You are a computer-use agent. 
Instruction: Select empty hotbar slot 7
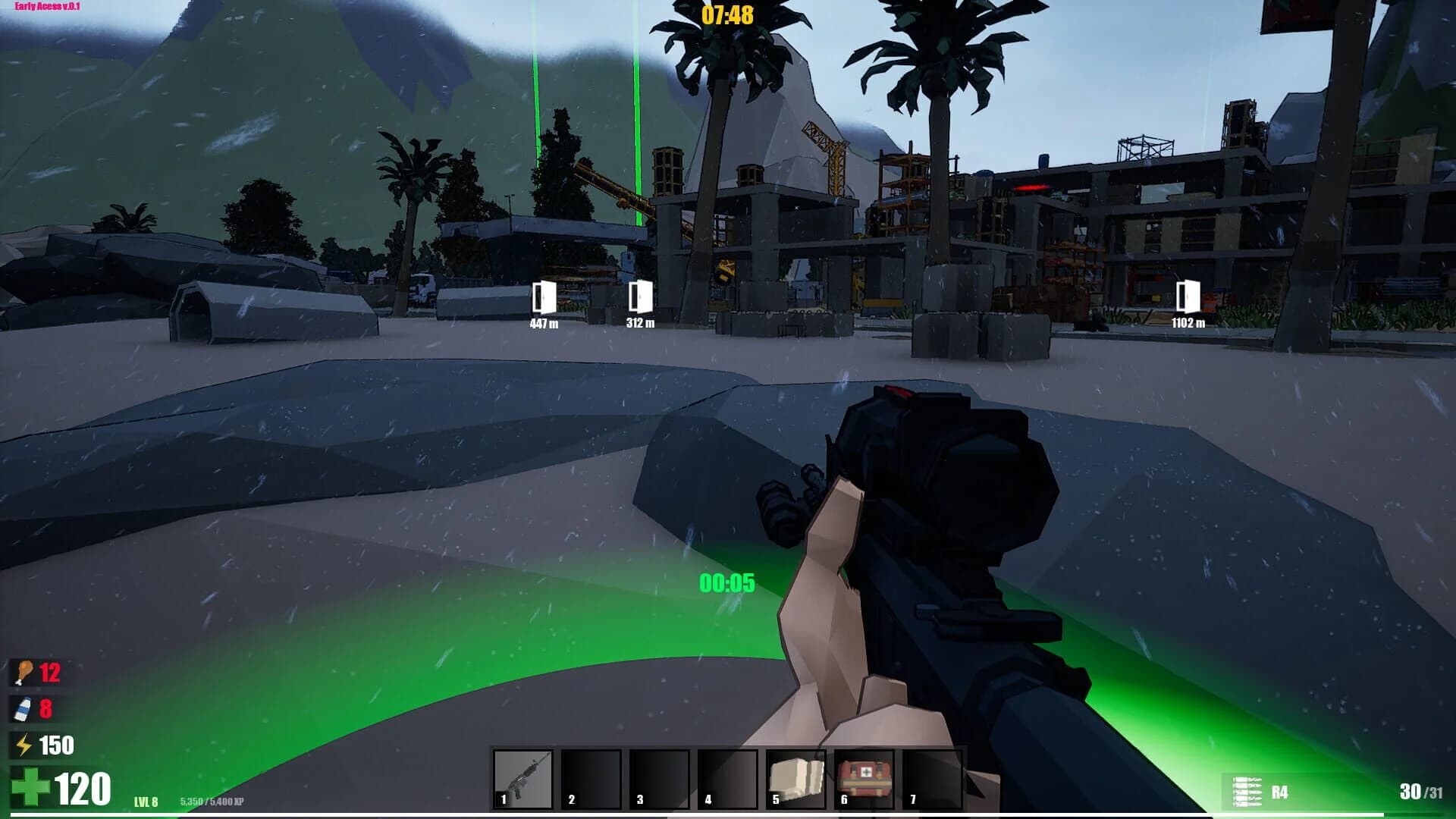(x=930, y=781)
